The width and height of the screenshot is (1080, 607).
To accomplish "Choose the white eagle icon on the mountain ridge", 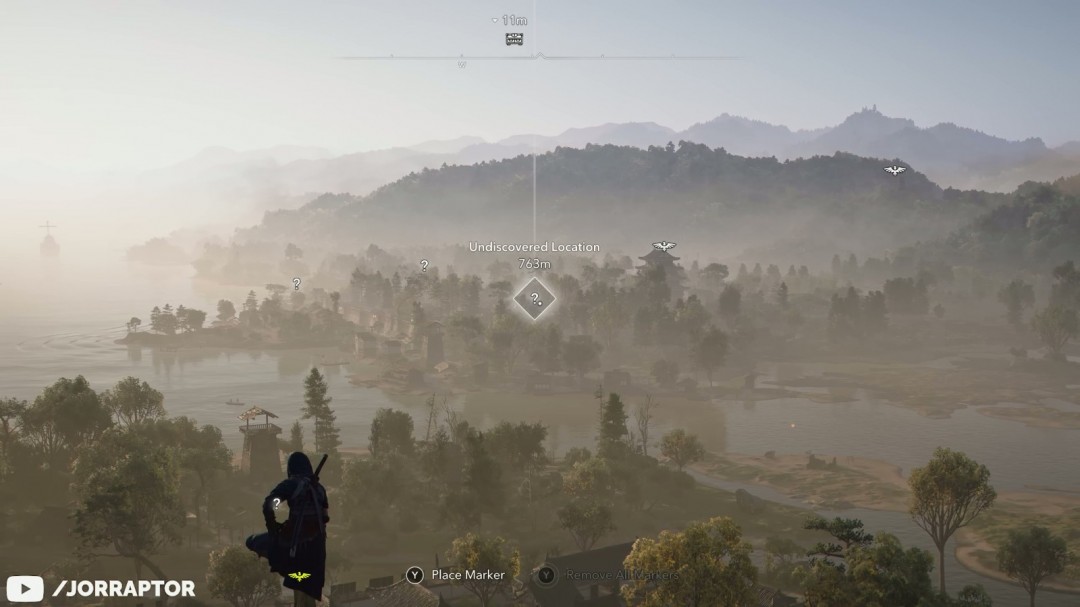I will click(894, 170).
